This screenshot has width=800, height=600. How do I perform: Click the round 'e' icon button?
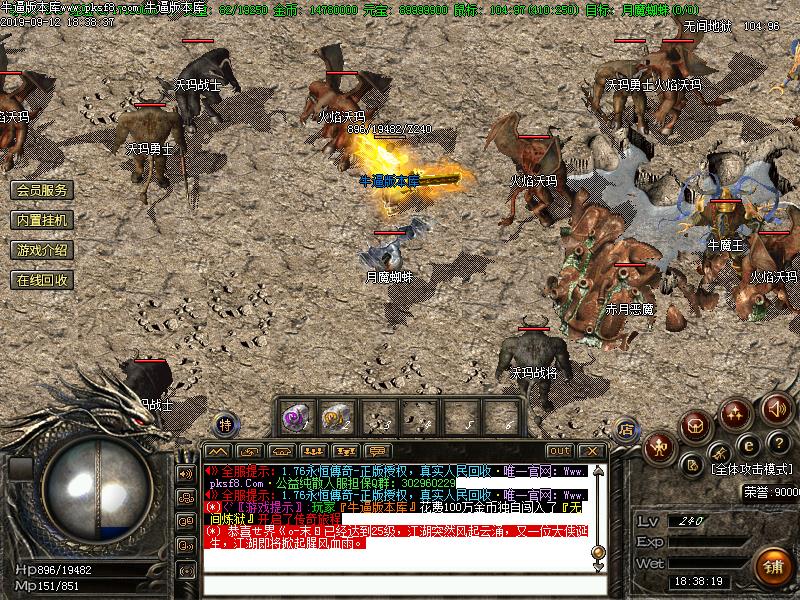coord(747,444)
